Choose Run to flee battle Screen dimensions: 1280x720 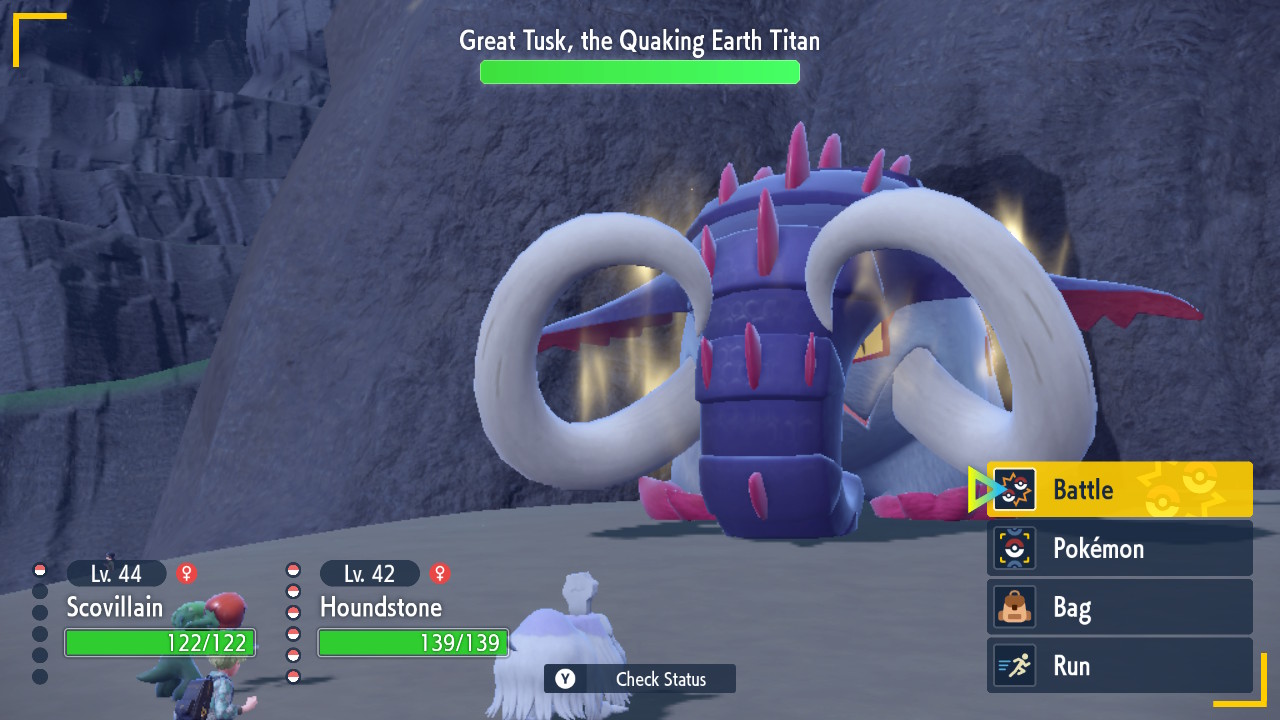click(x=1119, y=666)
